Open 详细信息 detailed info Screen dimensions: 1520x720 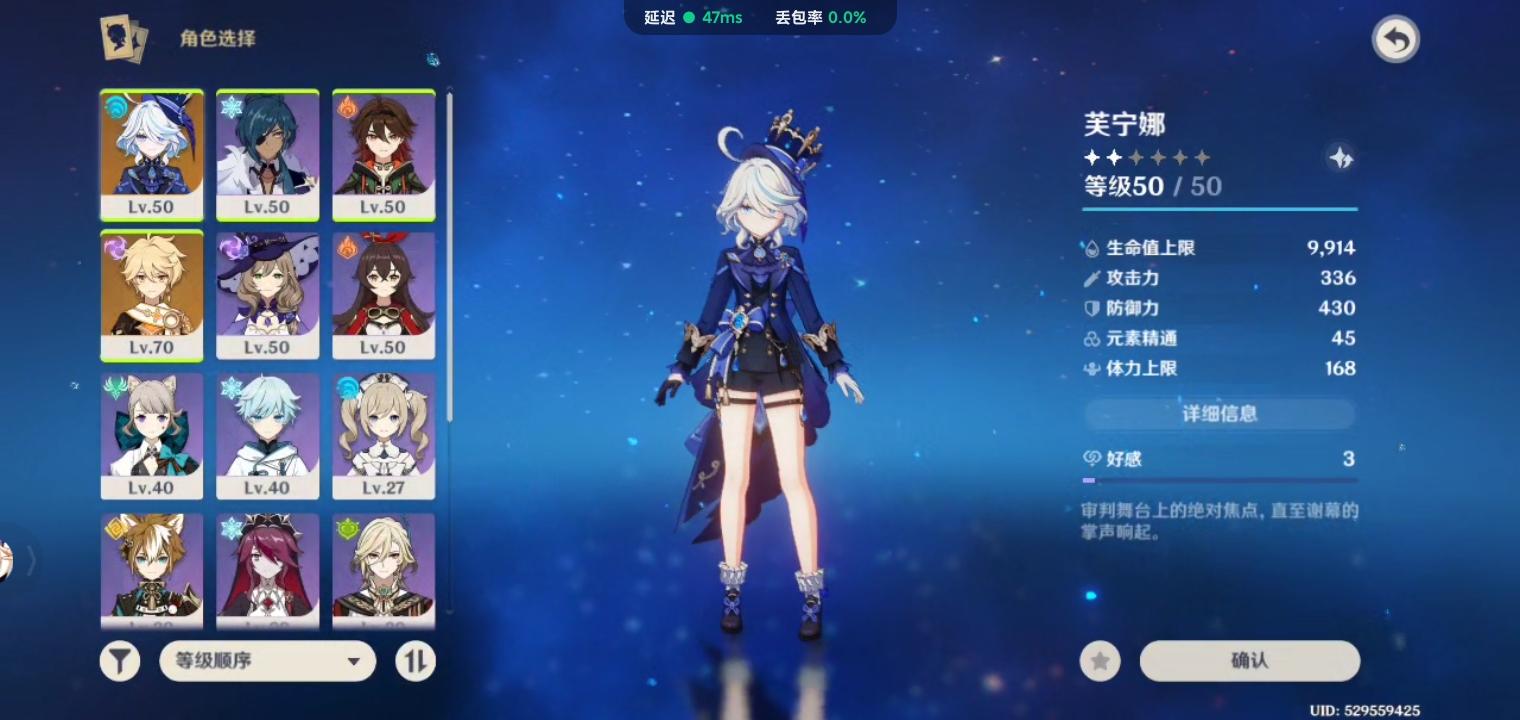[x=1219, y=414]
